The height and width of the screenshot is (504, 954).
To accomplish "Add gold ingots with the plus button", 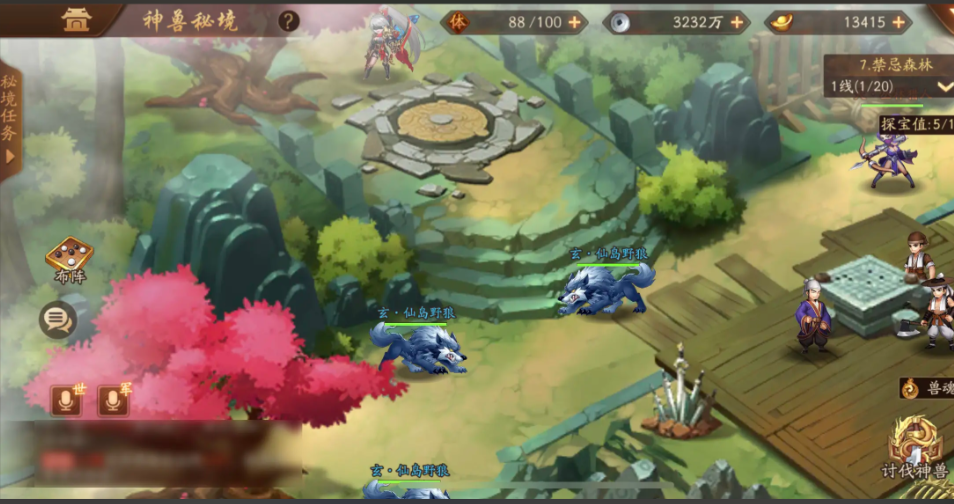I will [x=898, y=21].
